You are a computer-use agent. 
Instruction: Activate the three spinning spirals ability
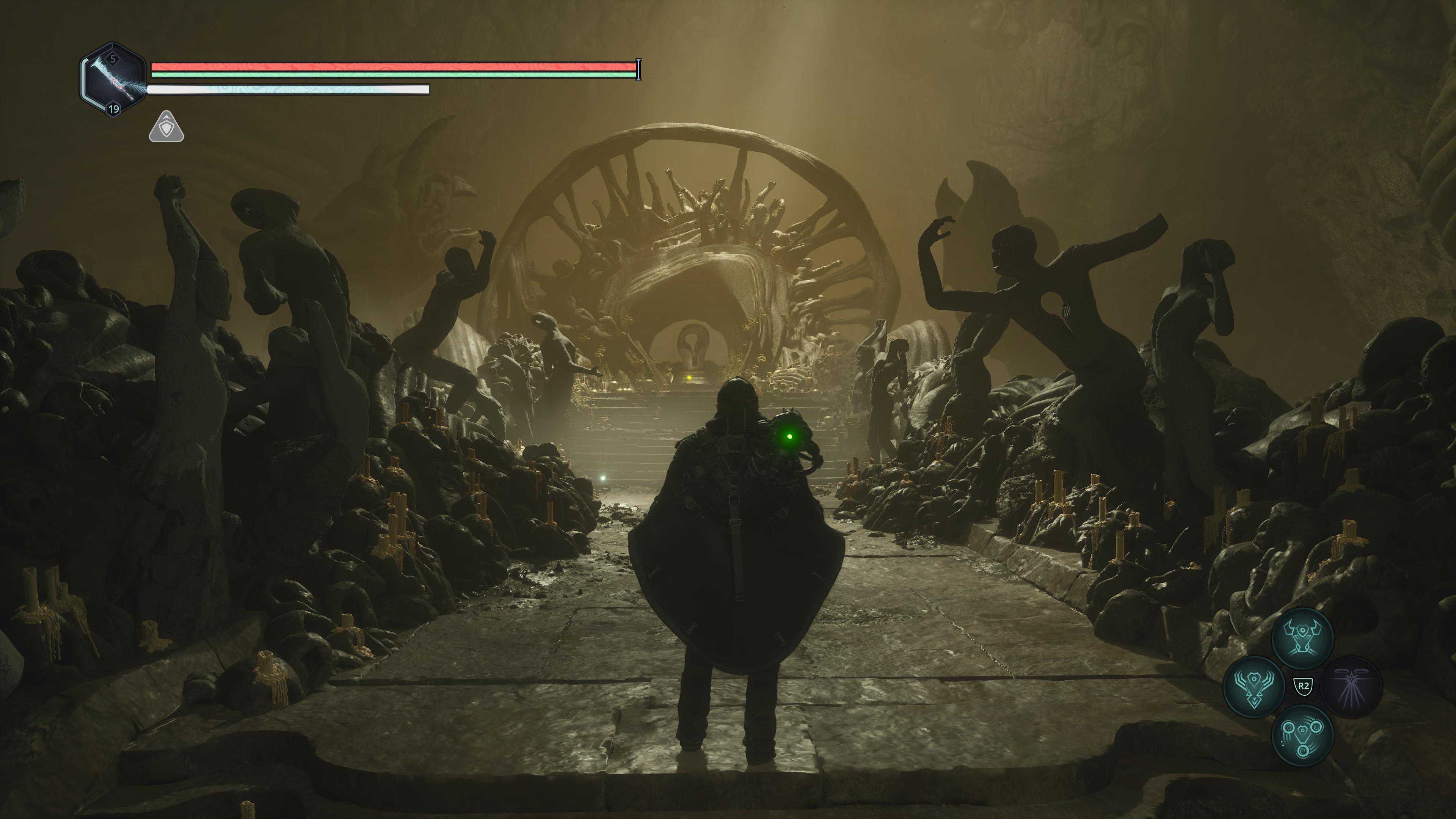pyautogui.click(x=1302, y=735)
